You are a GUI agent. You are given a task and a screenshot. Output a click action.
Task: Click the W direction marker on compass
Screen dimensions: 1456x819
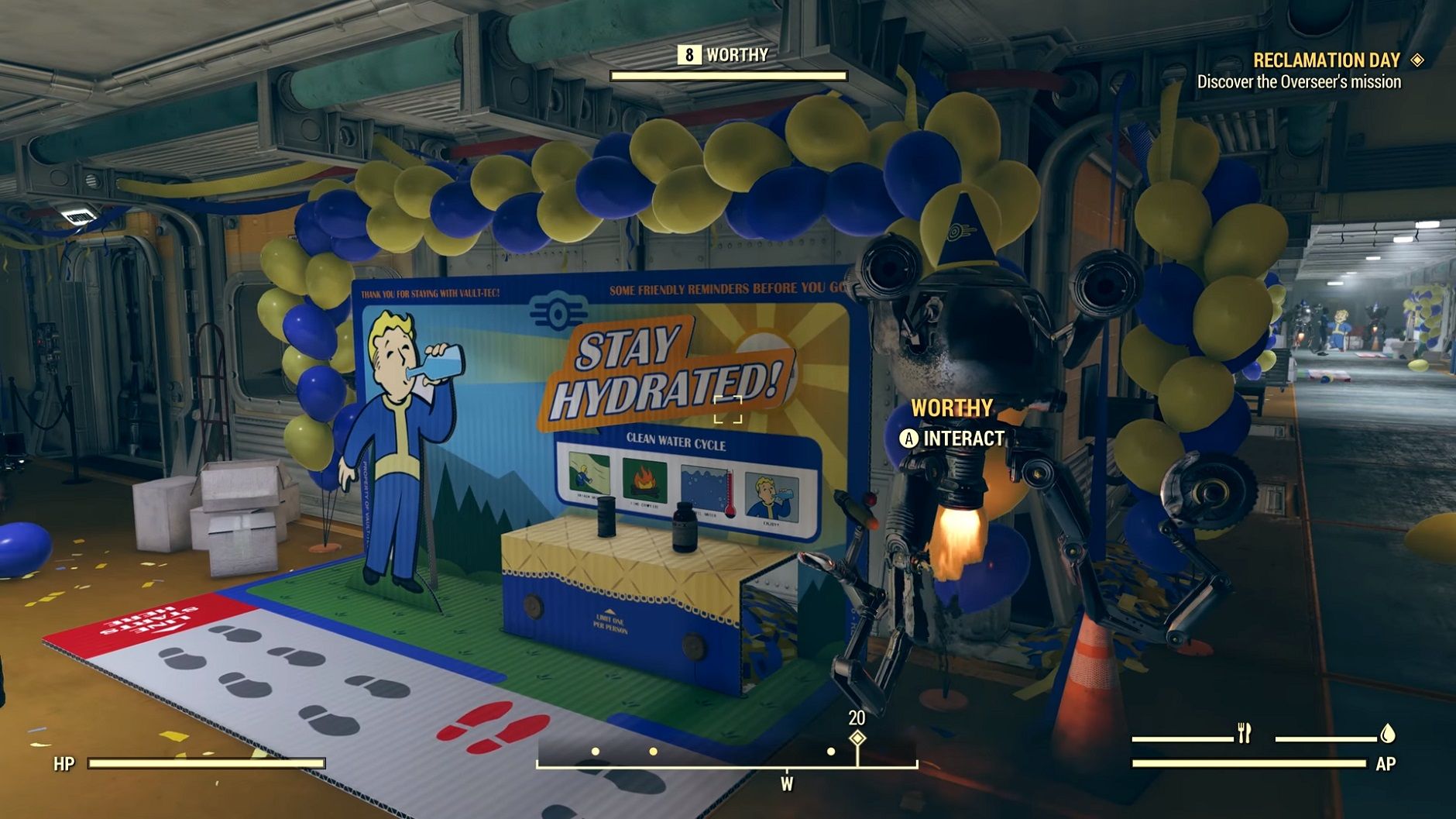click(x=787, y=783)
